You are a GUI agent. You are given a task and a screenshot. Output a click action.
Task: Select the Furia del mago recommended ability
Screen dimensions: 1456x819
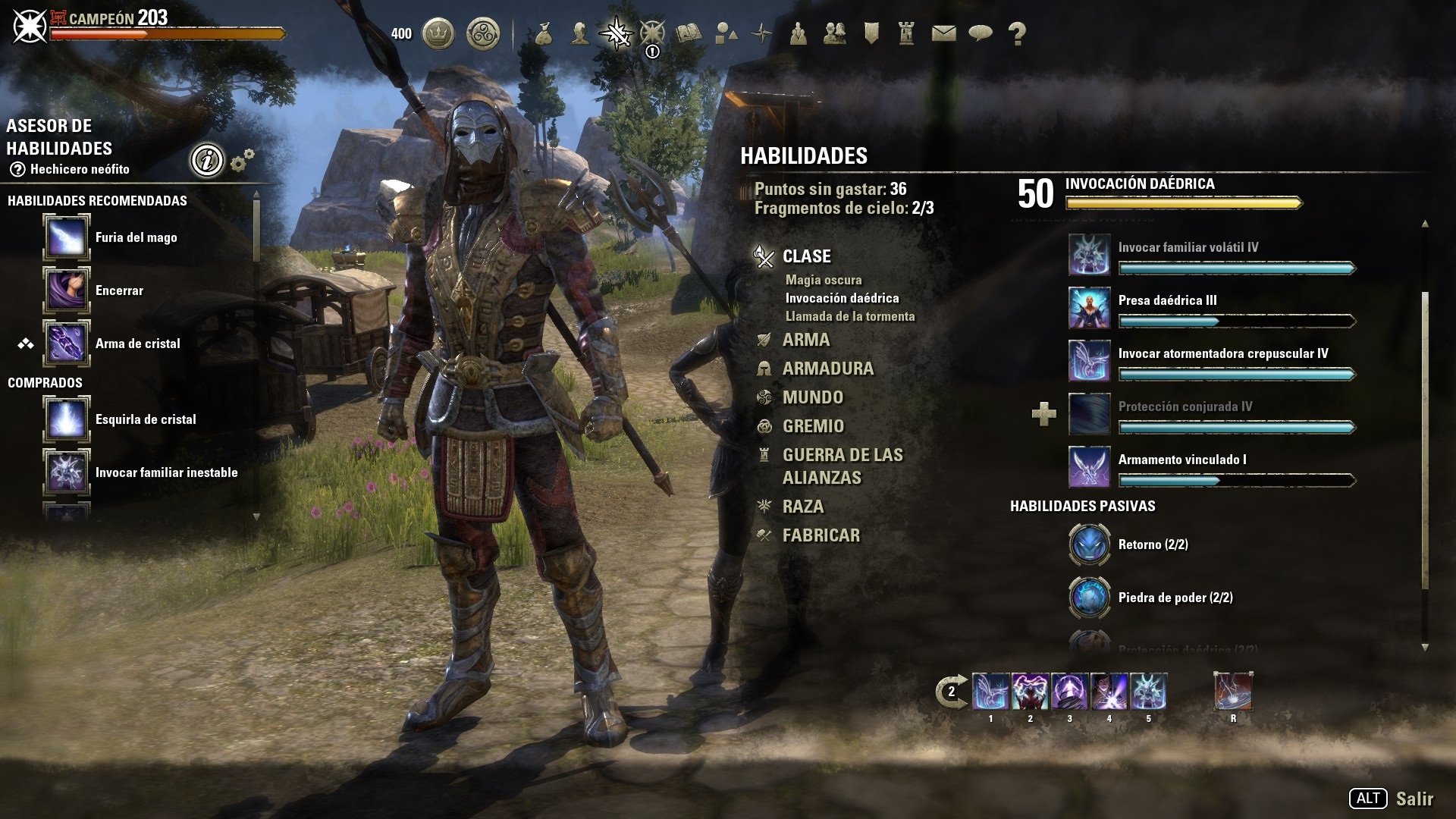(x=67, y=237)
